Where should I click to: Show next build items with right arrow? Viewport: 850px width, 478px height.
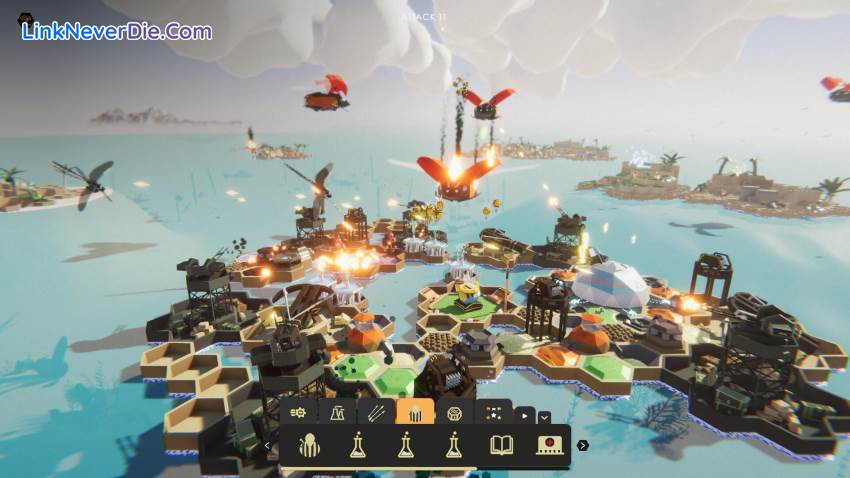pos(583,446)
